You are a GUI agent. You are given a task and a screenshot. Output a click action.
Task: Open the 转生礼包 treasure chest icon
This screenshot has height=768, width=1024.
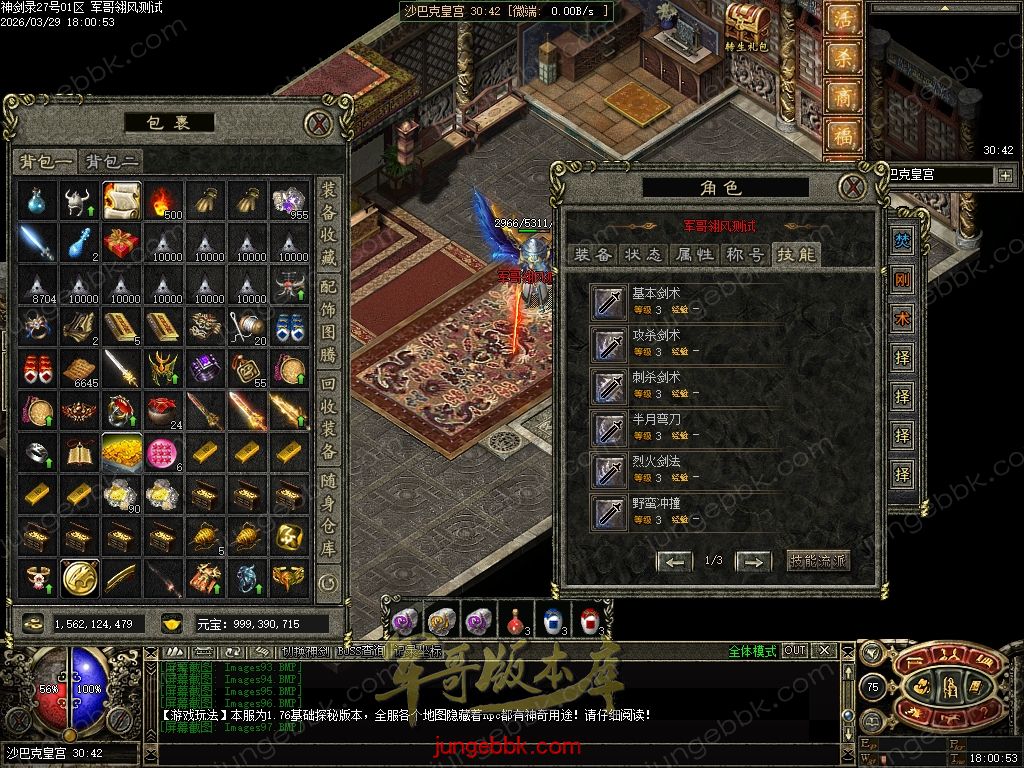point(747,25)
